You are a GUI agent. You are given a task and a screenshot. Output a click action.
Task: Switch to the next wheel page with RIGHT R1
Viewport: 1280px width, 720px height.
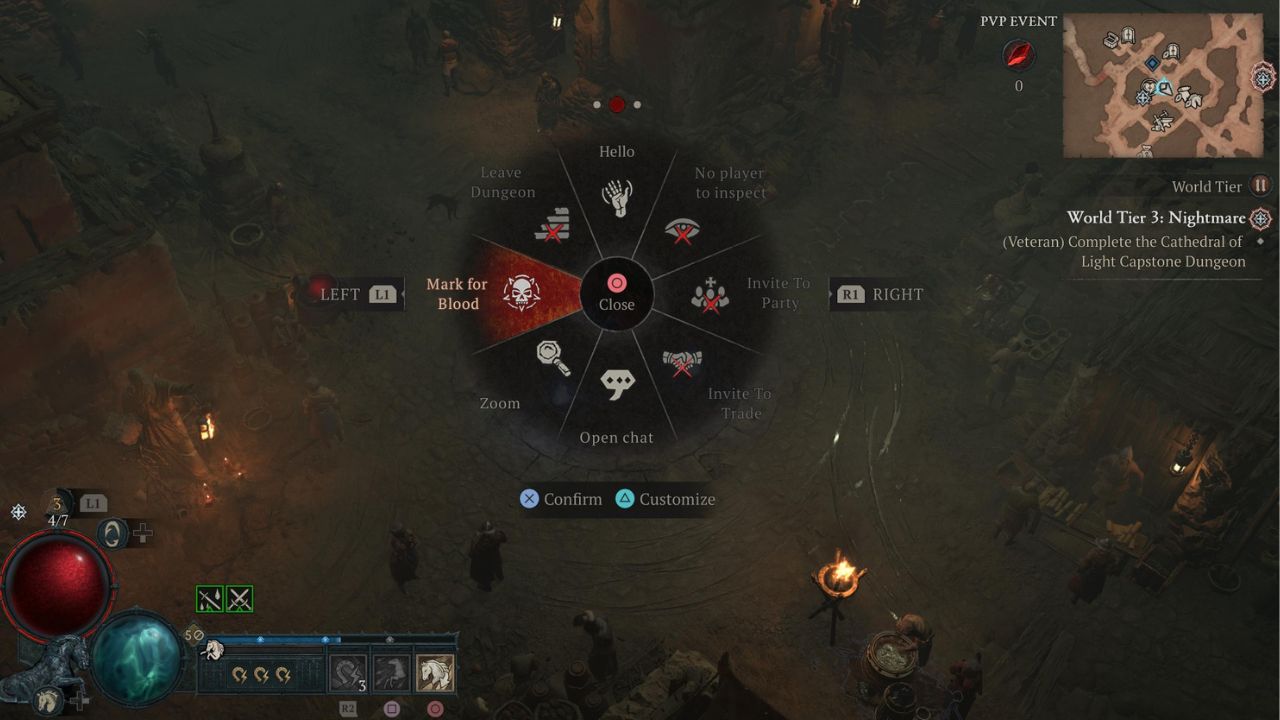877,294
